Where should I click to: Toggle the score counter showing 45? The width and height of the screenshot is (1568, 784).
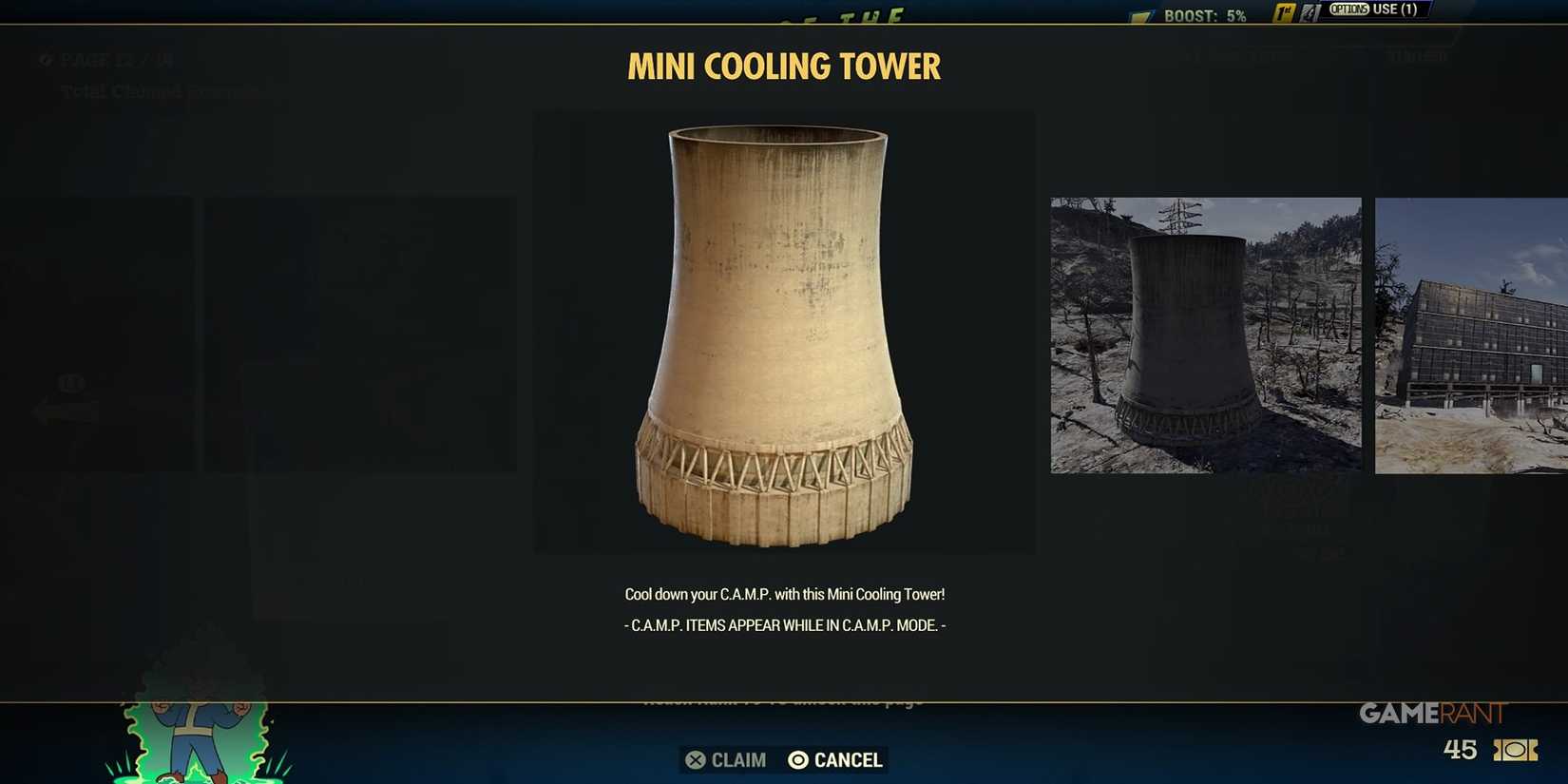pos(1459,750)
